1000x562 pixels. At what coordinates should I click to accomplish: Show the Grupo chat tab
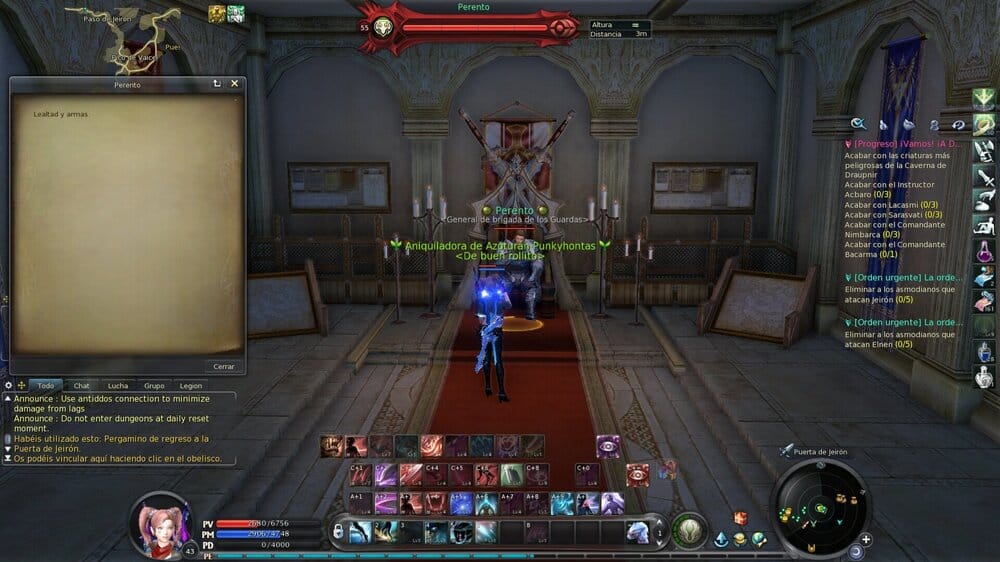154,385
